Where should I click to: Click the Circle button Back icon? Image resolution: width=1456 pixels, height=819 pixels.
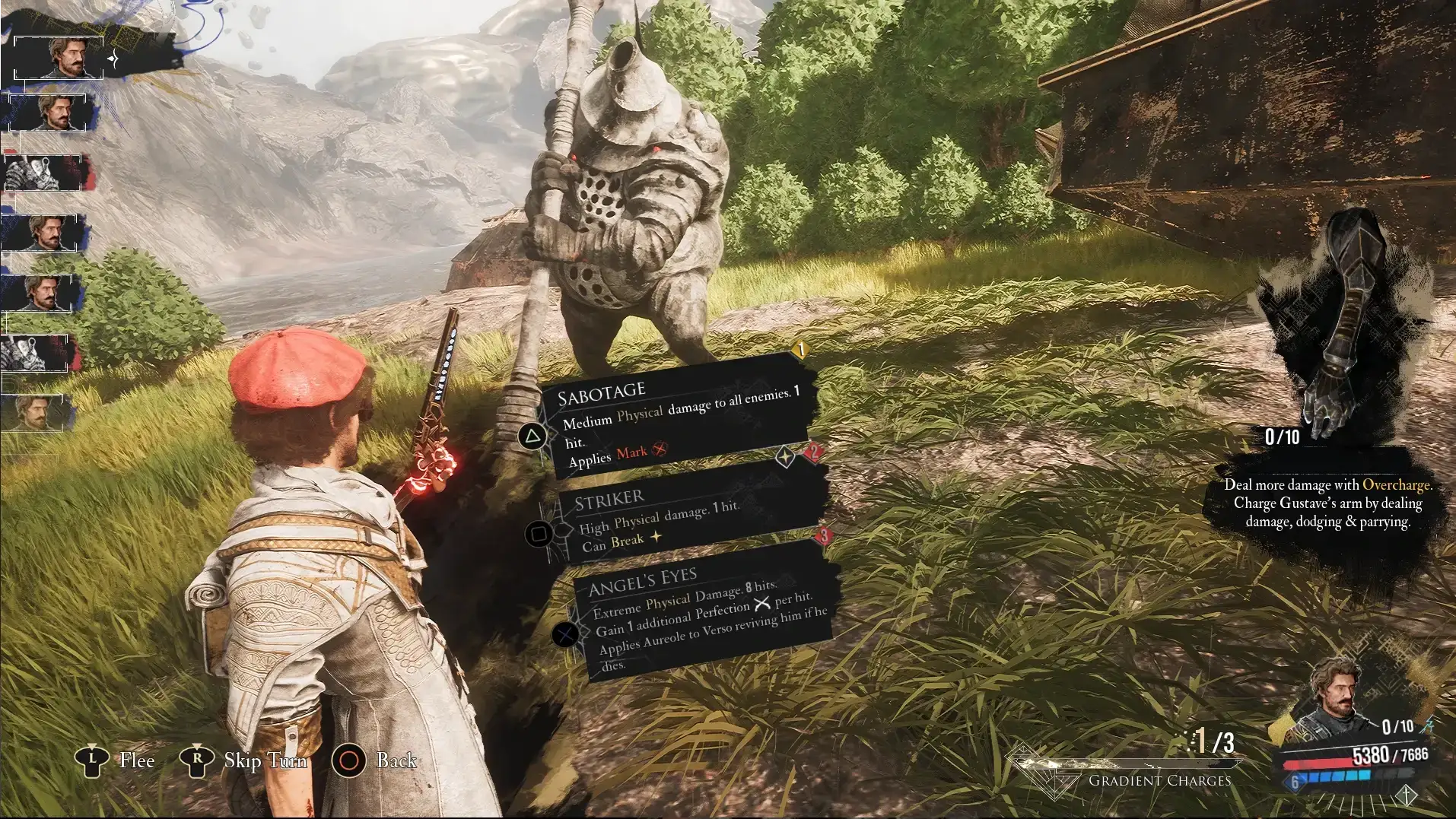(351, 760)
